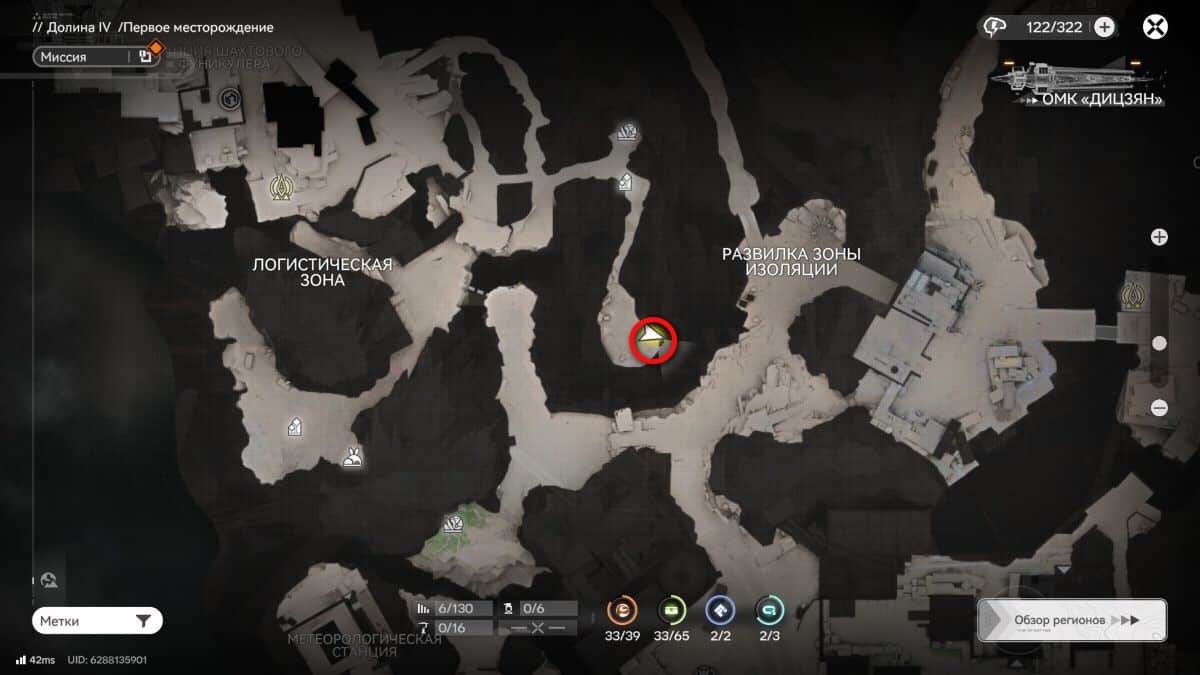Image resolution: width=1200 pixels, height=675 pixels.
Task: Select the red-circled yellow map marker
Action: click(653, 340)
